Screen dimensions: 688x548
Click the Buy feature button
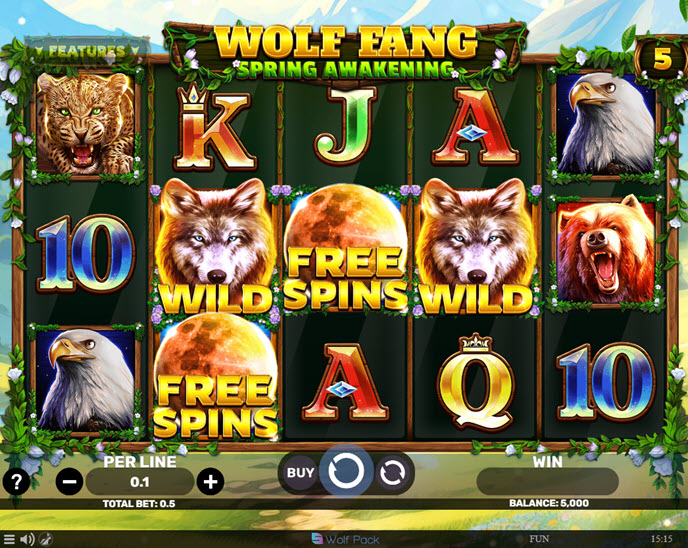[x=300, y=472]
